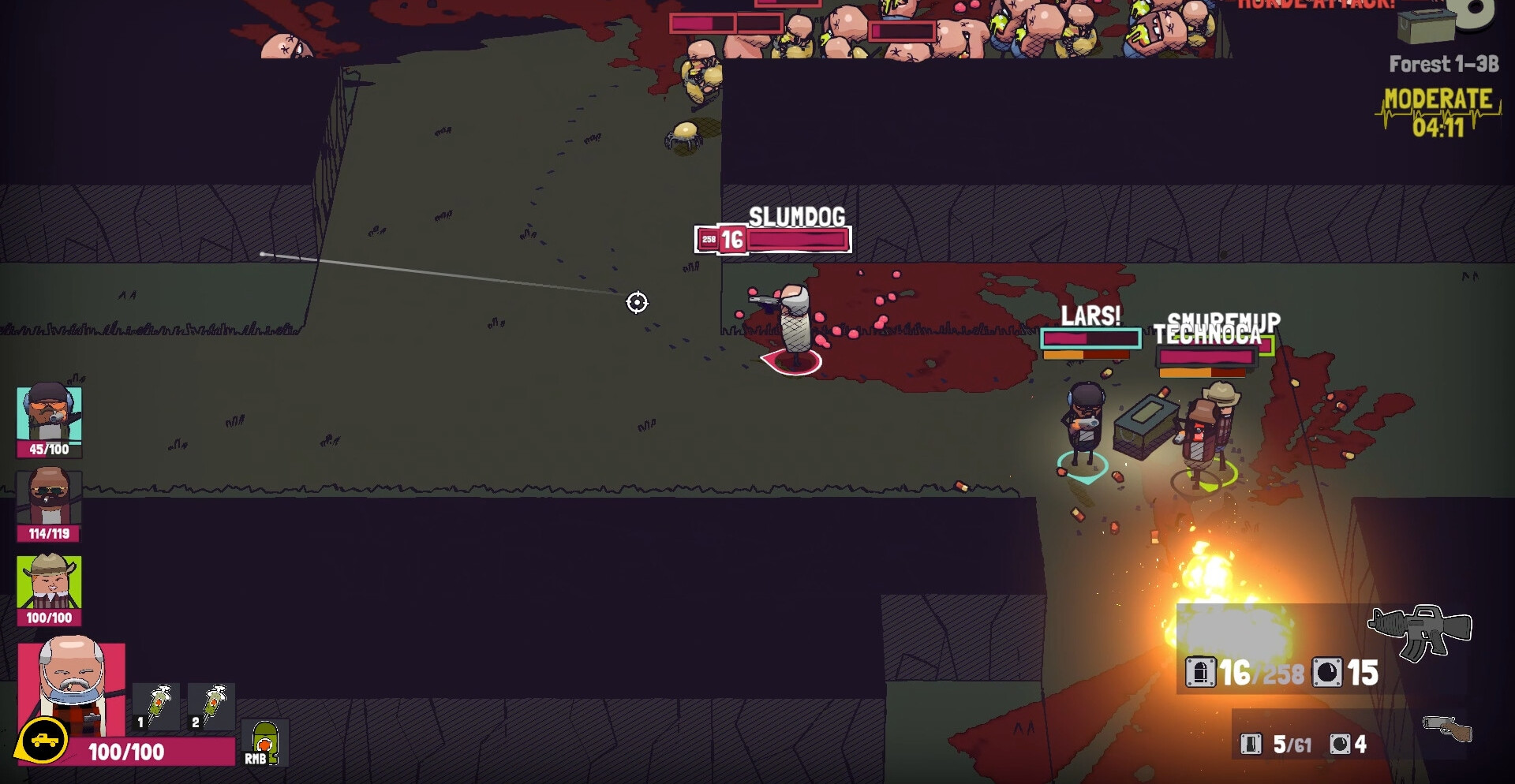Click the ammo crate objective icon
The height and width of the screenshot is (784, 1515).
[1425, 25]
